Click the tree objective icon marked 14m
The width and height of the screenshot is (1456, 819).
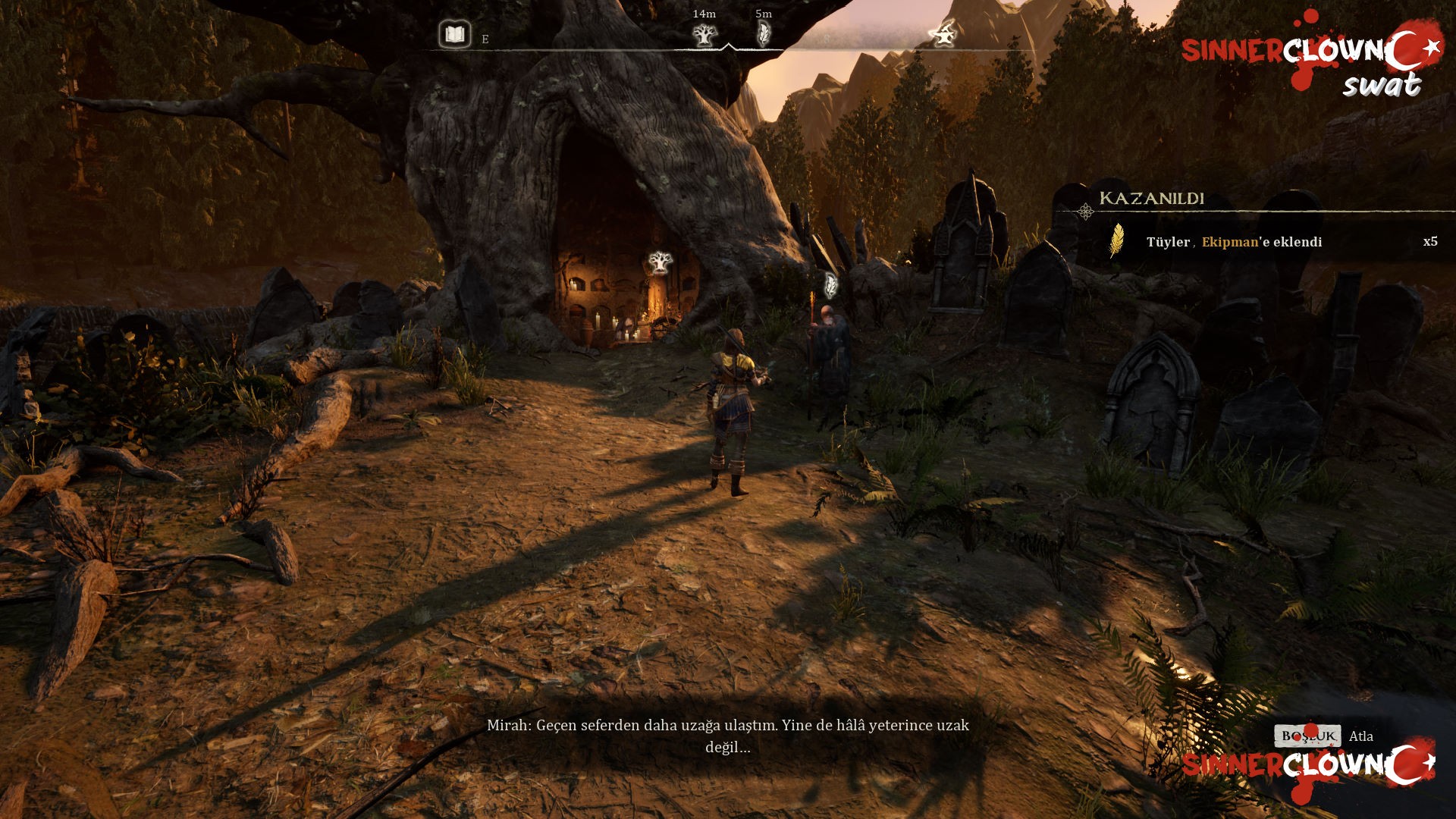704,35
